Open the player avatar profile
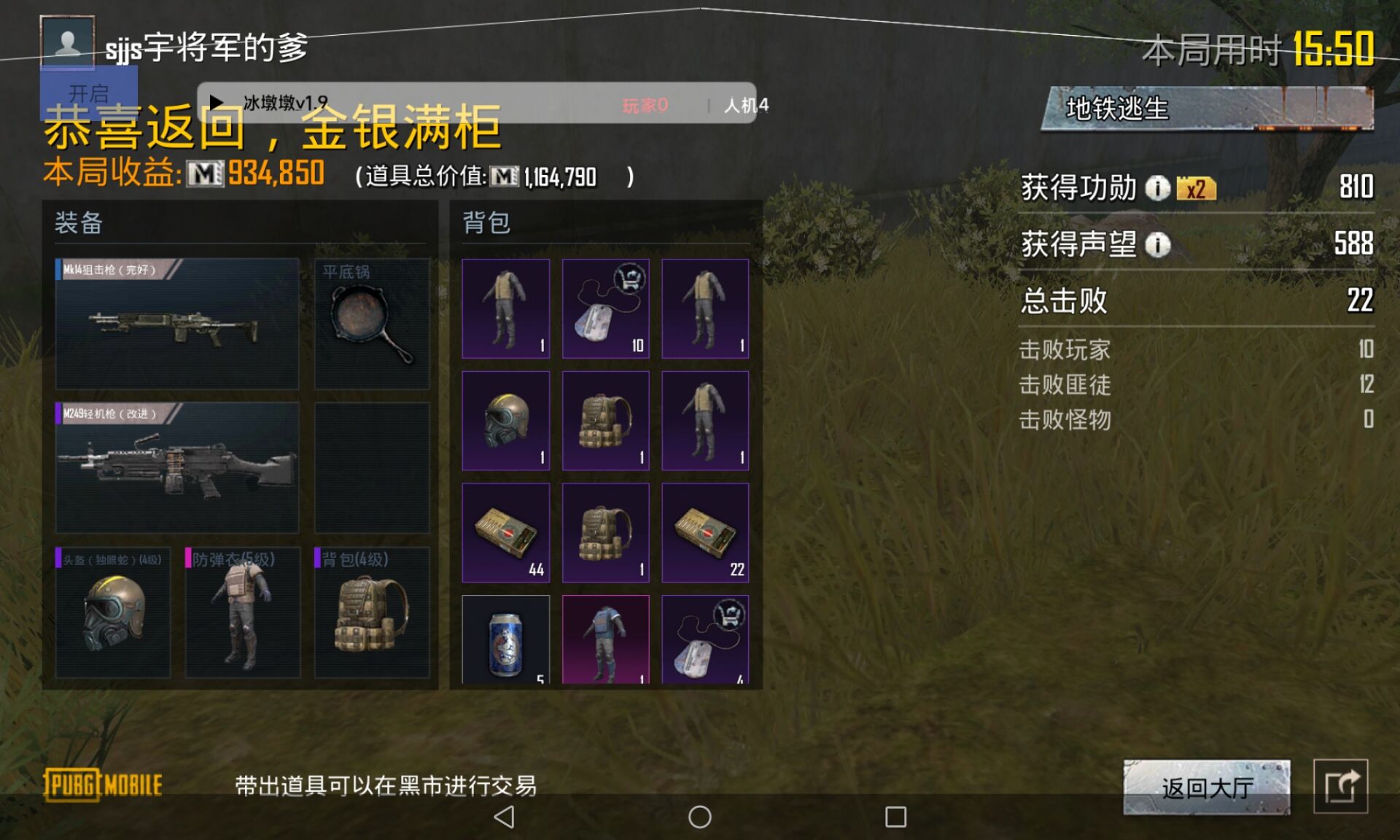This screenshot has width=1400, height=840. click(x=67, y=42)
